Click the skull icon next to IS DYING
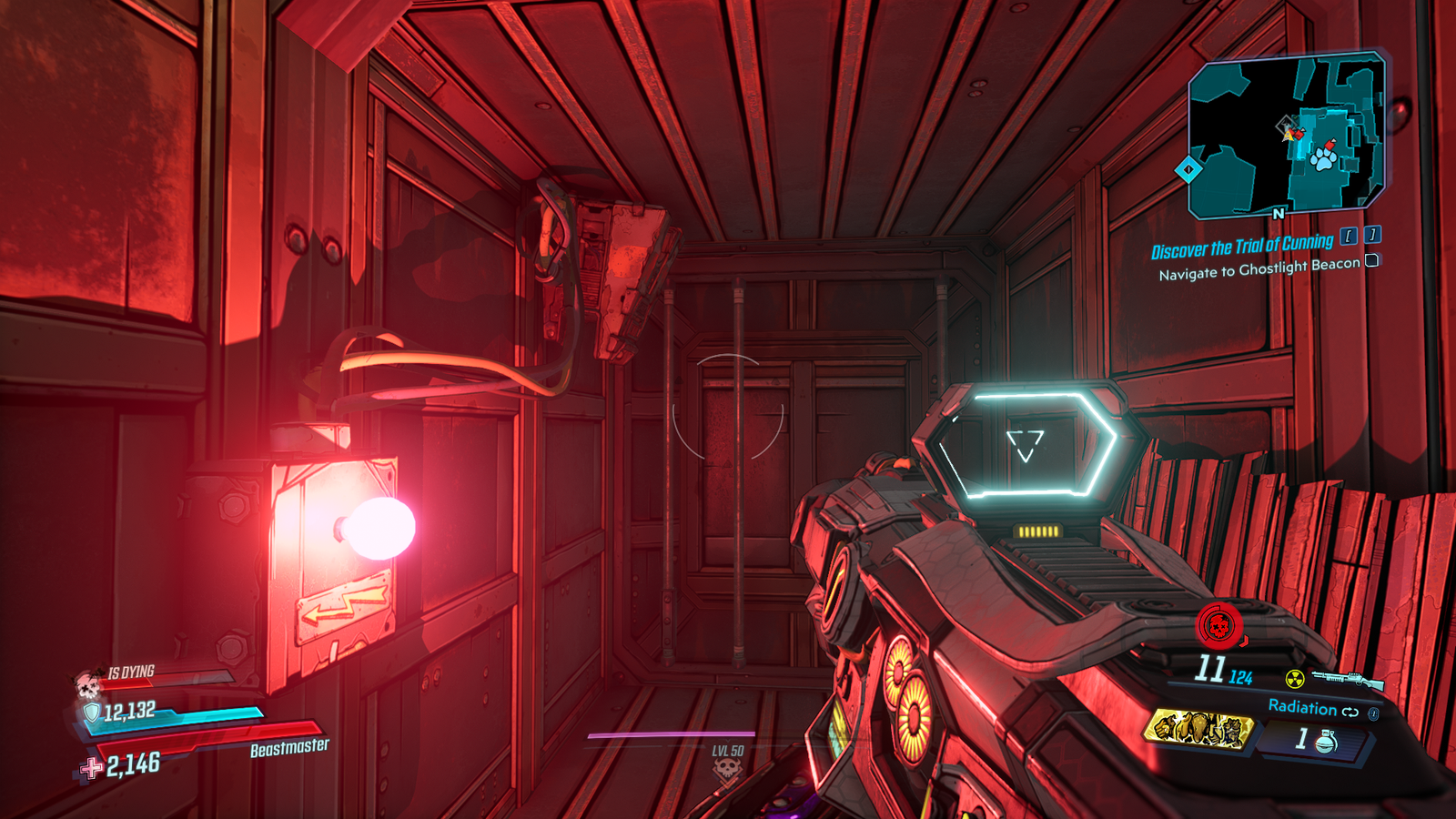Screen dimensions: 1456x819 [87, 684]
